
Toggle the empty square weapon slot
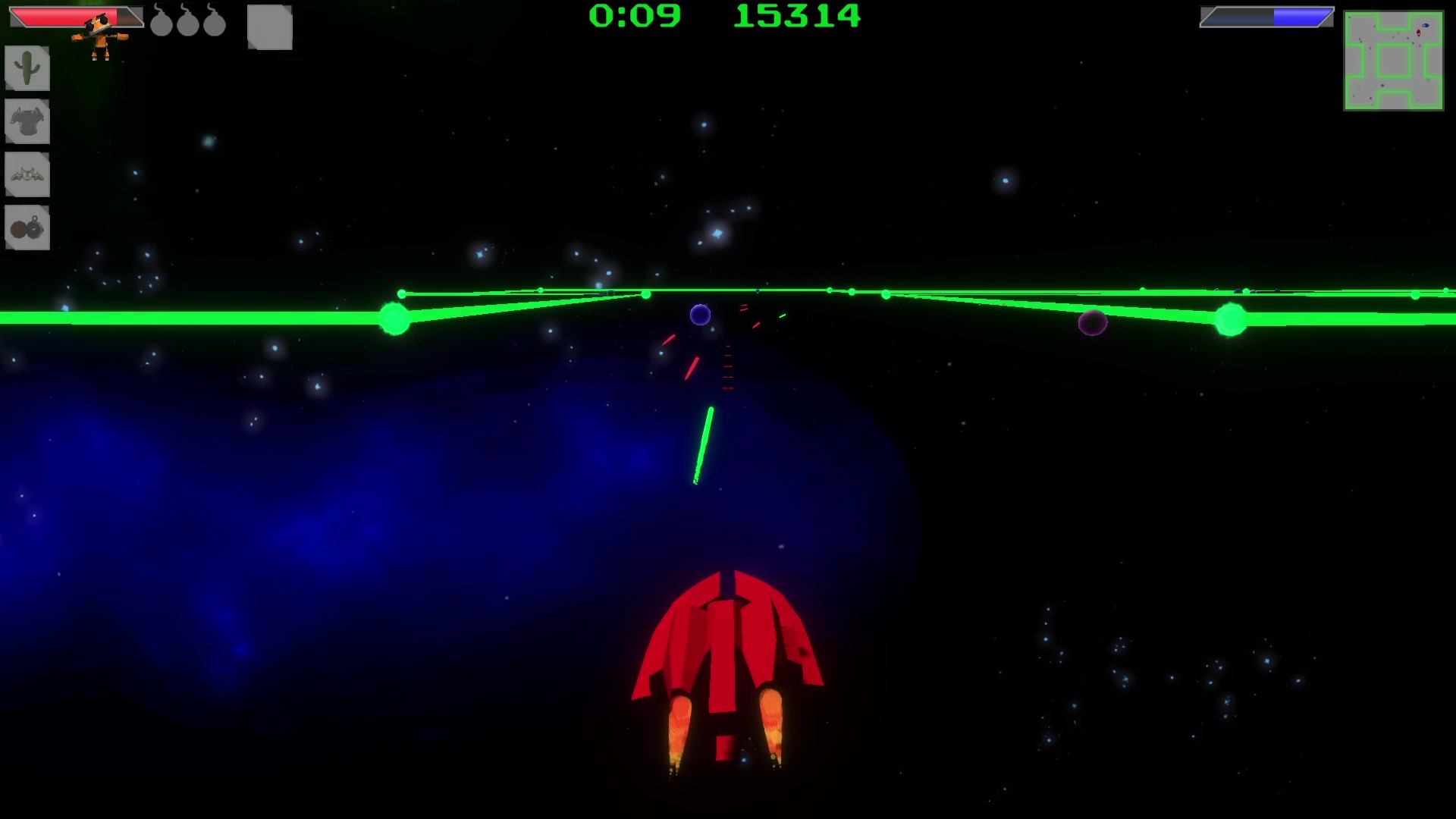click(269, 27)
